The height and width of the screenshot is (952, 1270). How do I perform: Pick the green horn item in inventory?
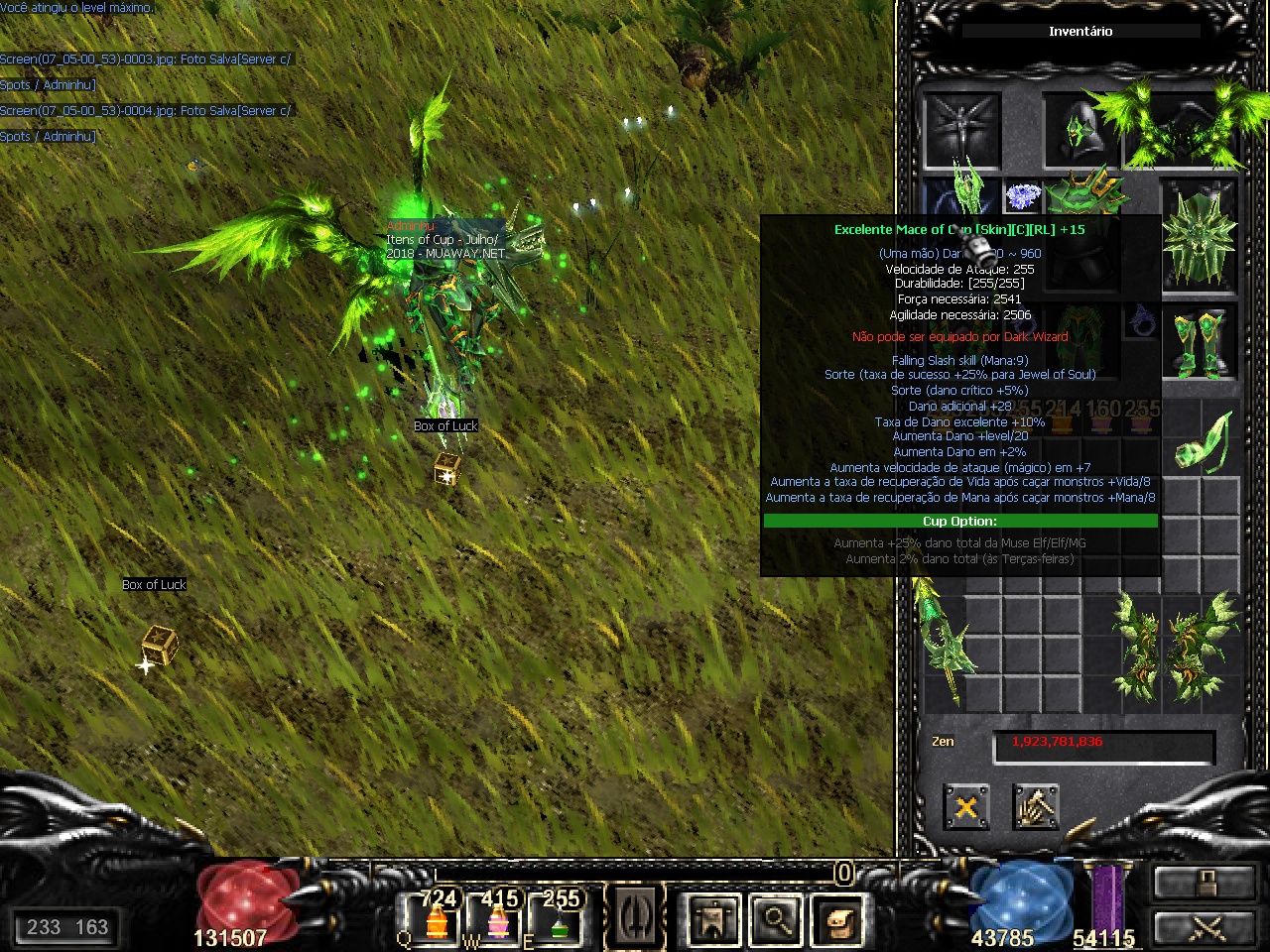(1205, 443)
